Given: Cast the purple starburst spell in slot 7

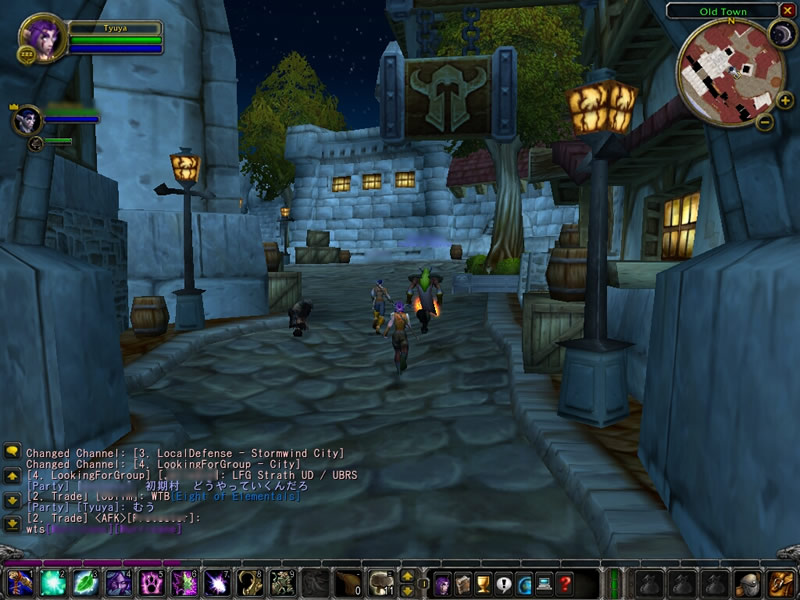Looking at the screenshot, I should tap(217, 583).
